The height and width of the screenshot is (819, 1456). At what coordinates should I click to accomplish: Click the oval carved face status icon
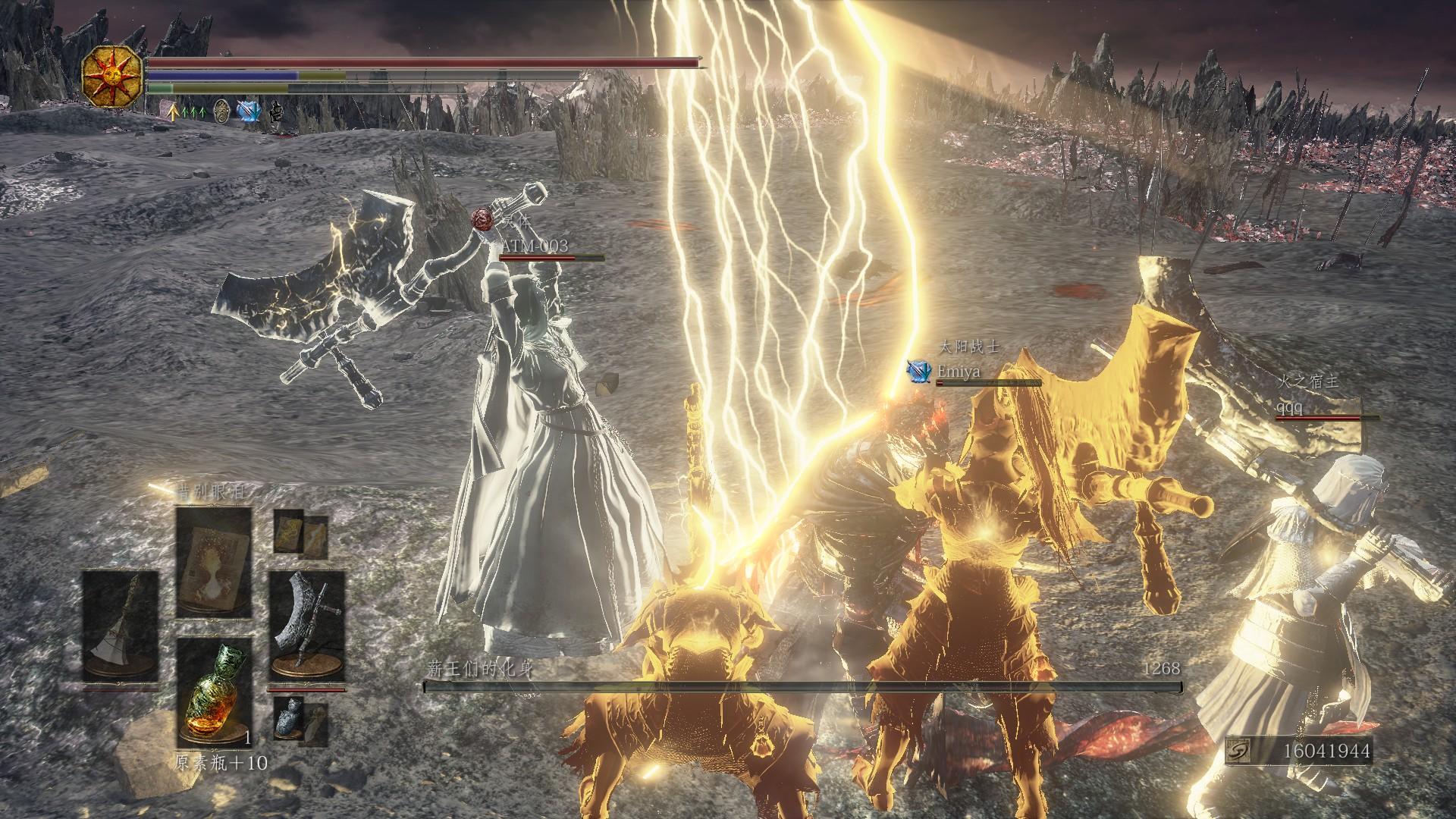pyautogui.click(x=221, y=111)
